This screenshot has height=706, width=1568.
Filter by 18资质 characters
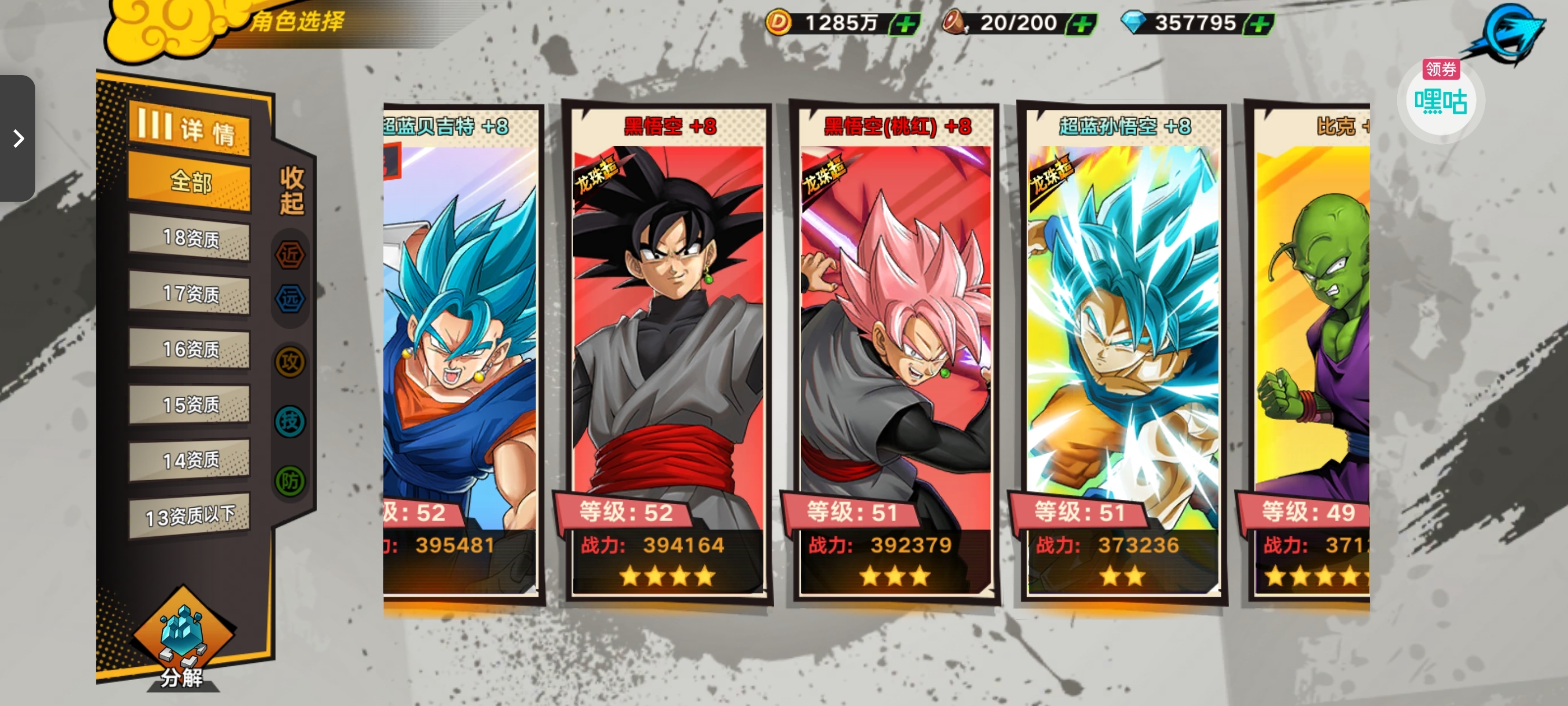[189, 238]
